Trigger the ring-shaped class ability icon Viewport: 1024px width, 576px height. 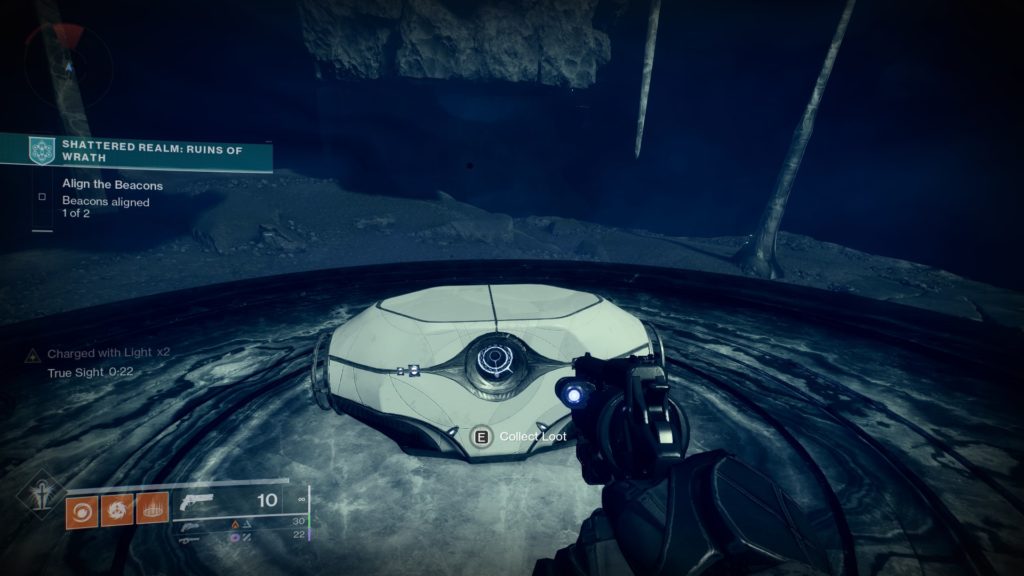151,510
